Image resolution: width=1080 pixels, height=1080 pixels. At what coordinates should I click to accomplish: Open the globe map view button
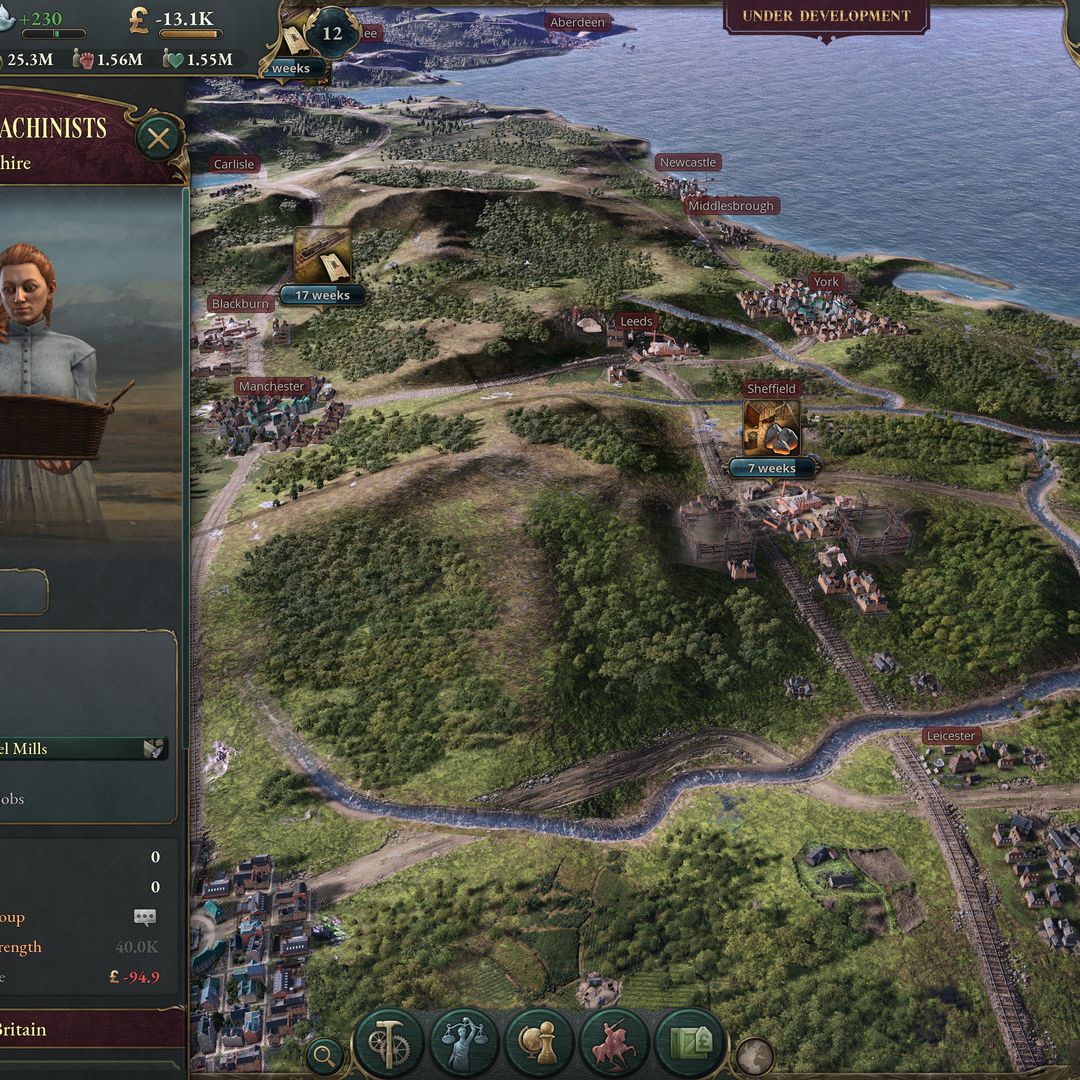pos(753,1056)
